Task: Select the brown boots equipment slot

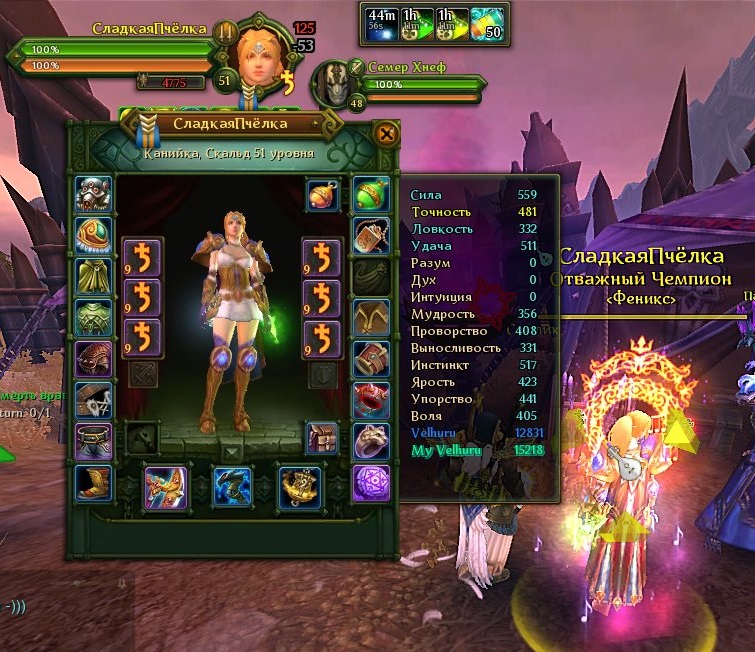Action: click(x=94, y=482)
